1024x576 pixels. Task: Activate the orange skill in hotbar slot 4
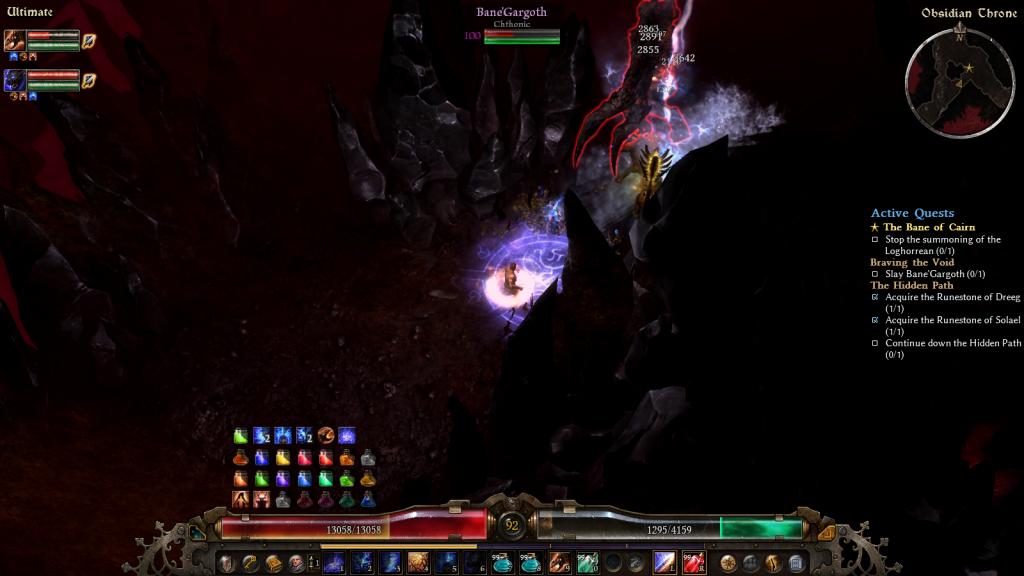(x=418, y=562)
